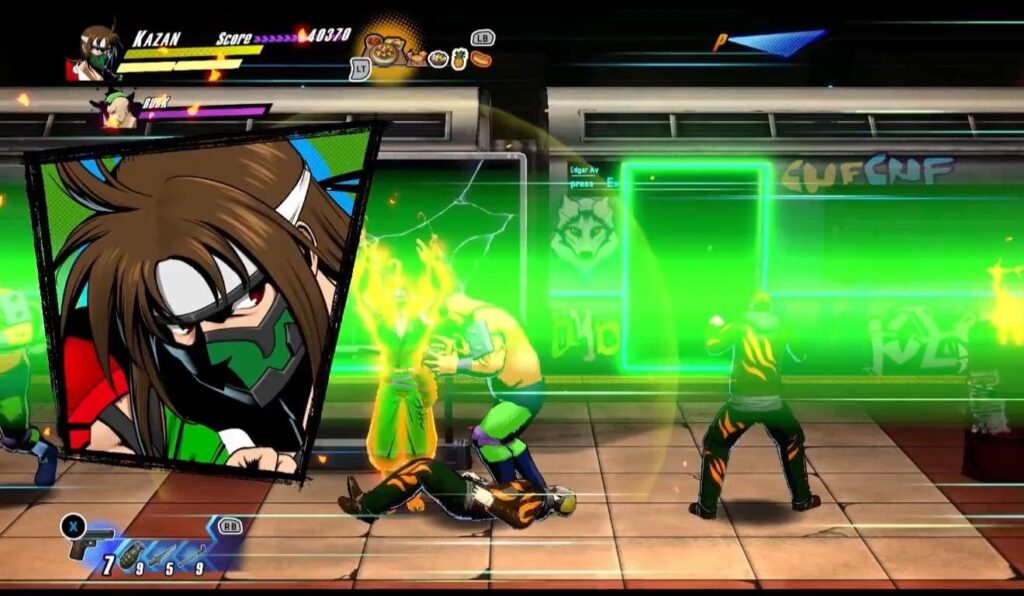Viewport: 1024px width, 596px height.
Task: Select the pineapple food icon
Action: click(459, 58)
